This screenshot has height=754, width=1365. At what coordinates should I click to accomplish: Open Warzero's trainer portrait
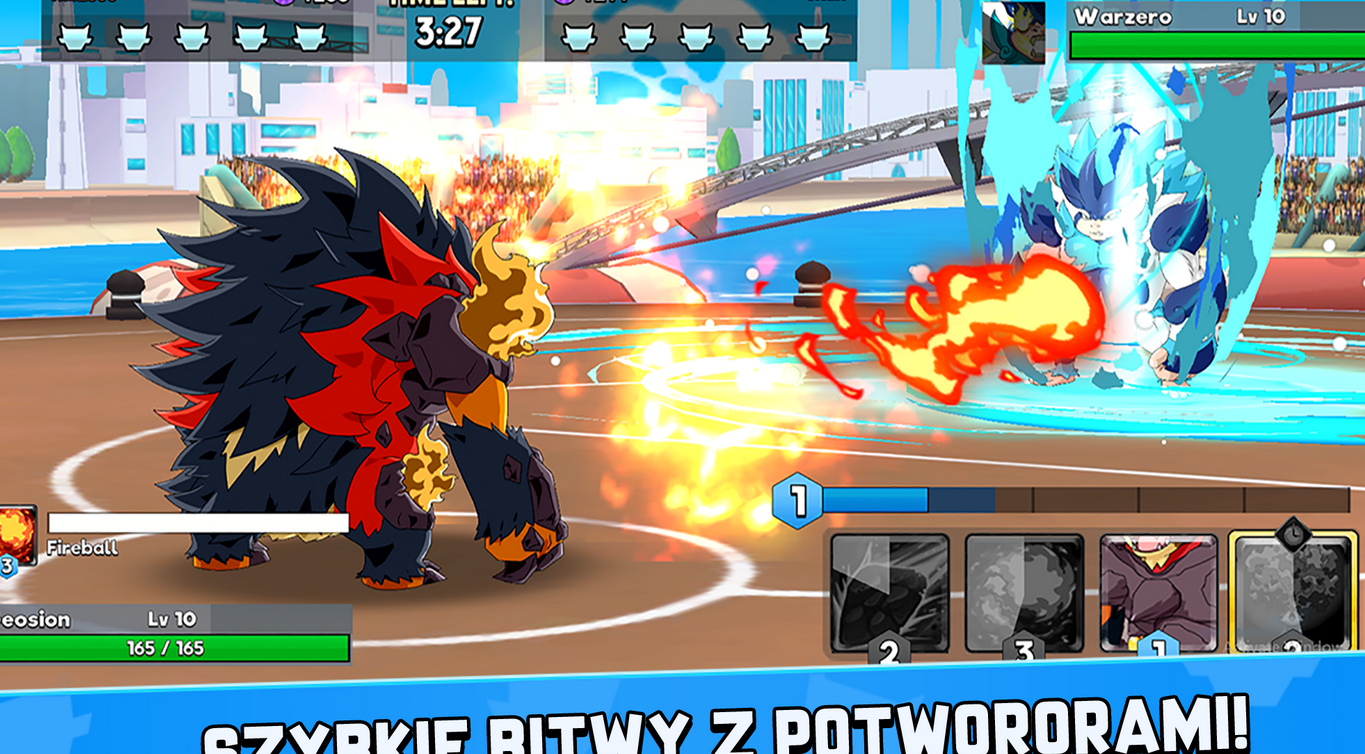click(x=1013, y=32)
